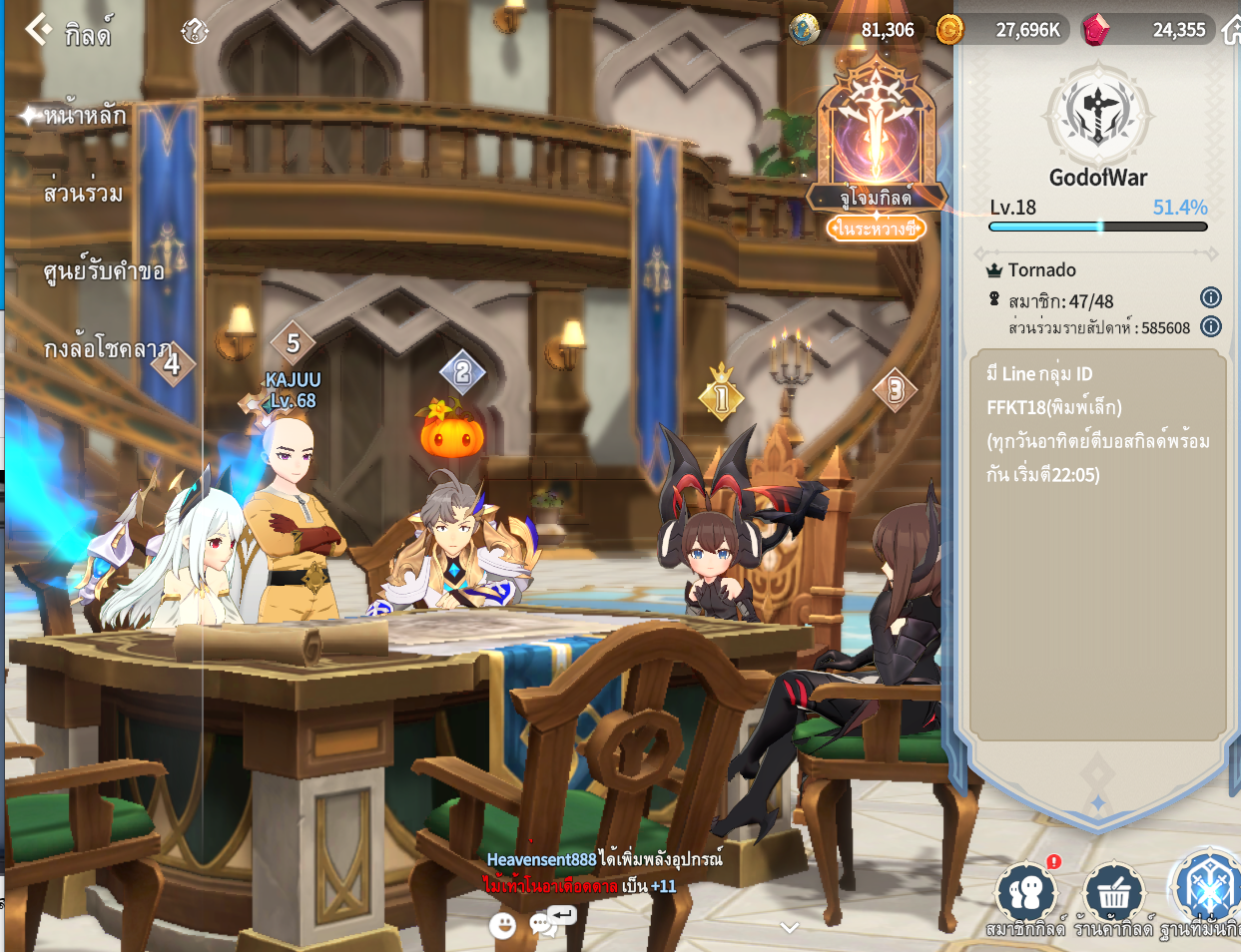Viewport: 1241px width, 952px height.
Task: Open the chat speech bubble
Action: click(545, 924)
